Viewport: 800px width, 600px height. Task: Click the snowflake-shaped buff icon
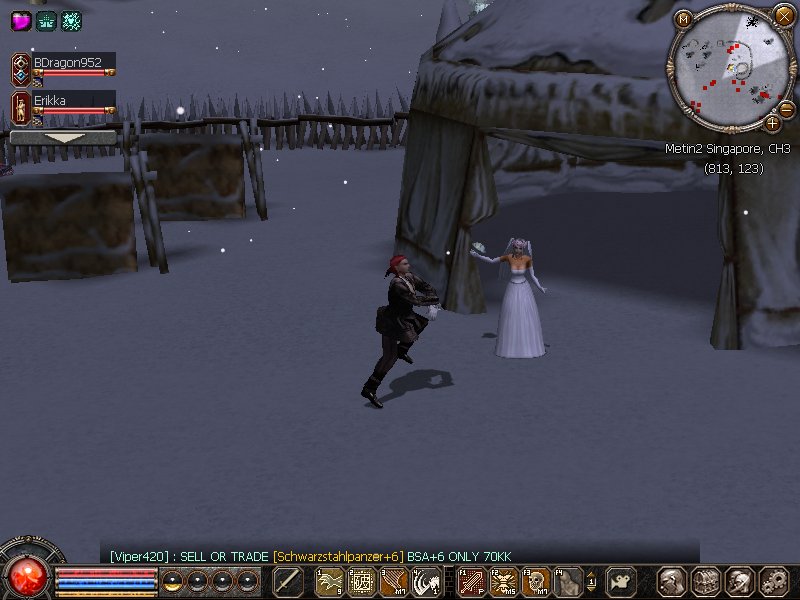coord(71,20)
